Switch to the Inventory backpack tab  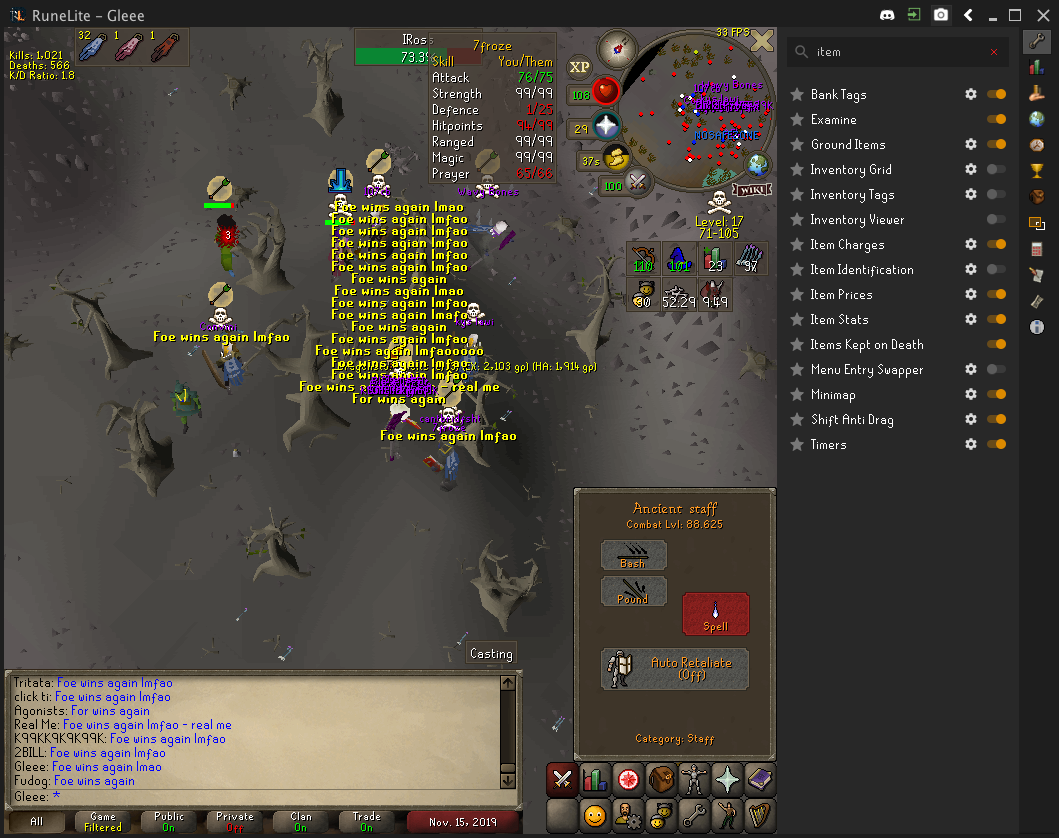click(661, 780)
